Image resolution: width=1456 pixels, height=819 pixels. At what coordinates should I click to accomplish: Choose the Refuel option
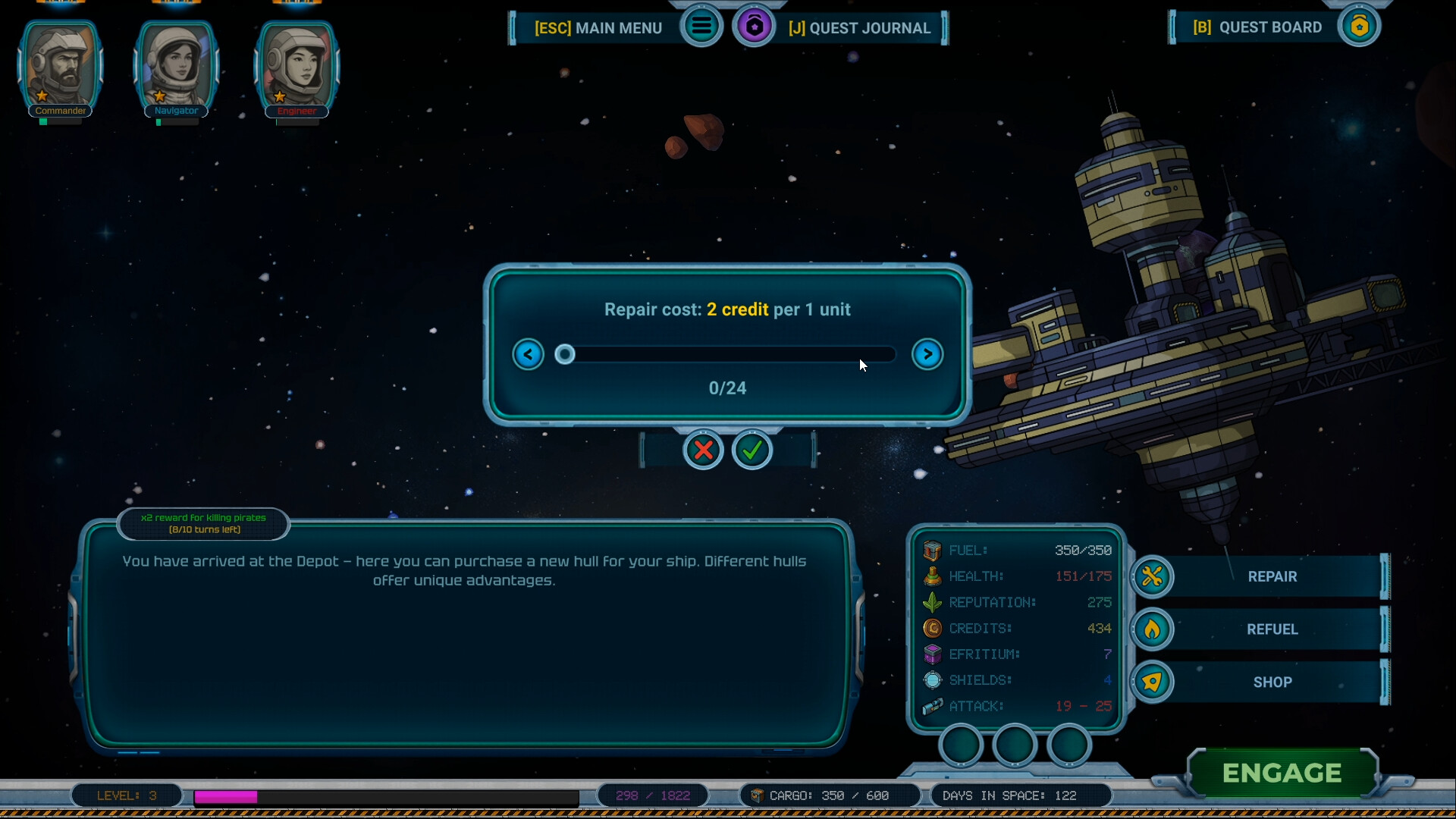pos(1271,629)
